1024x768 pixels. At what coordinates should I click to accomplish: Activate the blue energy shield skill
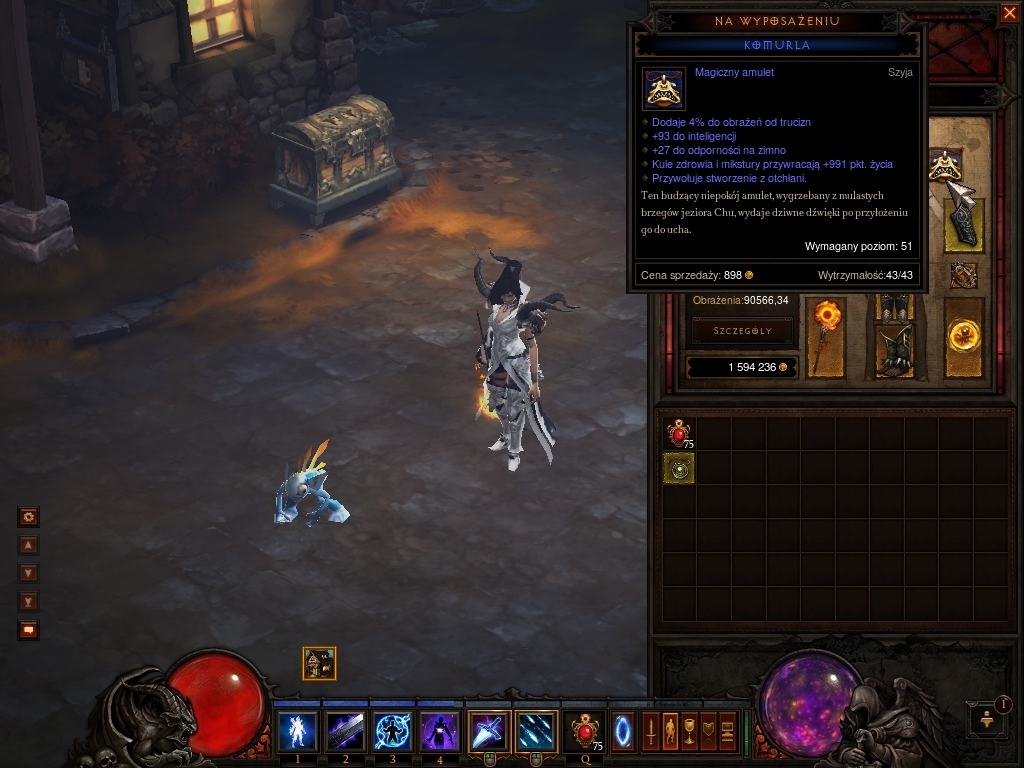coord(393,731)
